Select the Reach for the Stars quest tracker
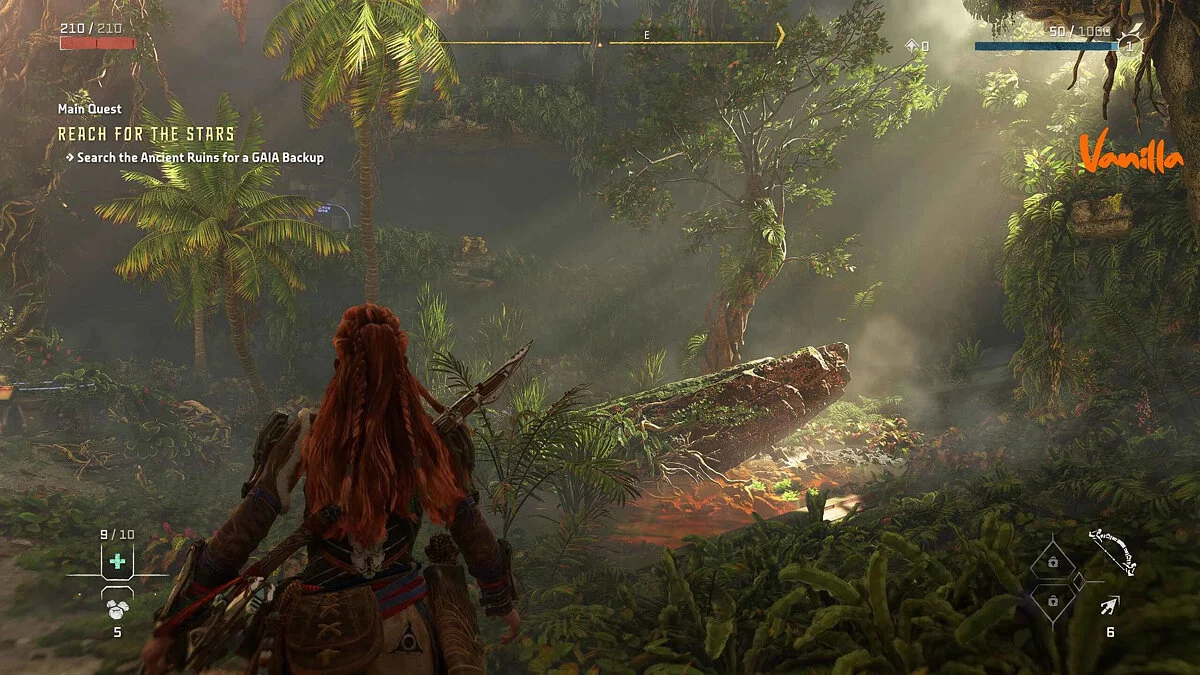The image size is (1200, 675). pyautogui.click(x=146, y=134)
